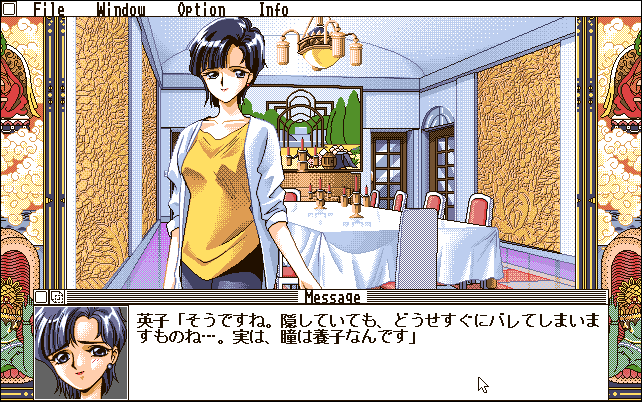The width and height of the screenshot is (642, 402).
Task: Click the square box left of File
Action: click(10, 9)
